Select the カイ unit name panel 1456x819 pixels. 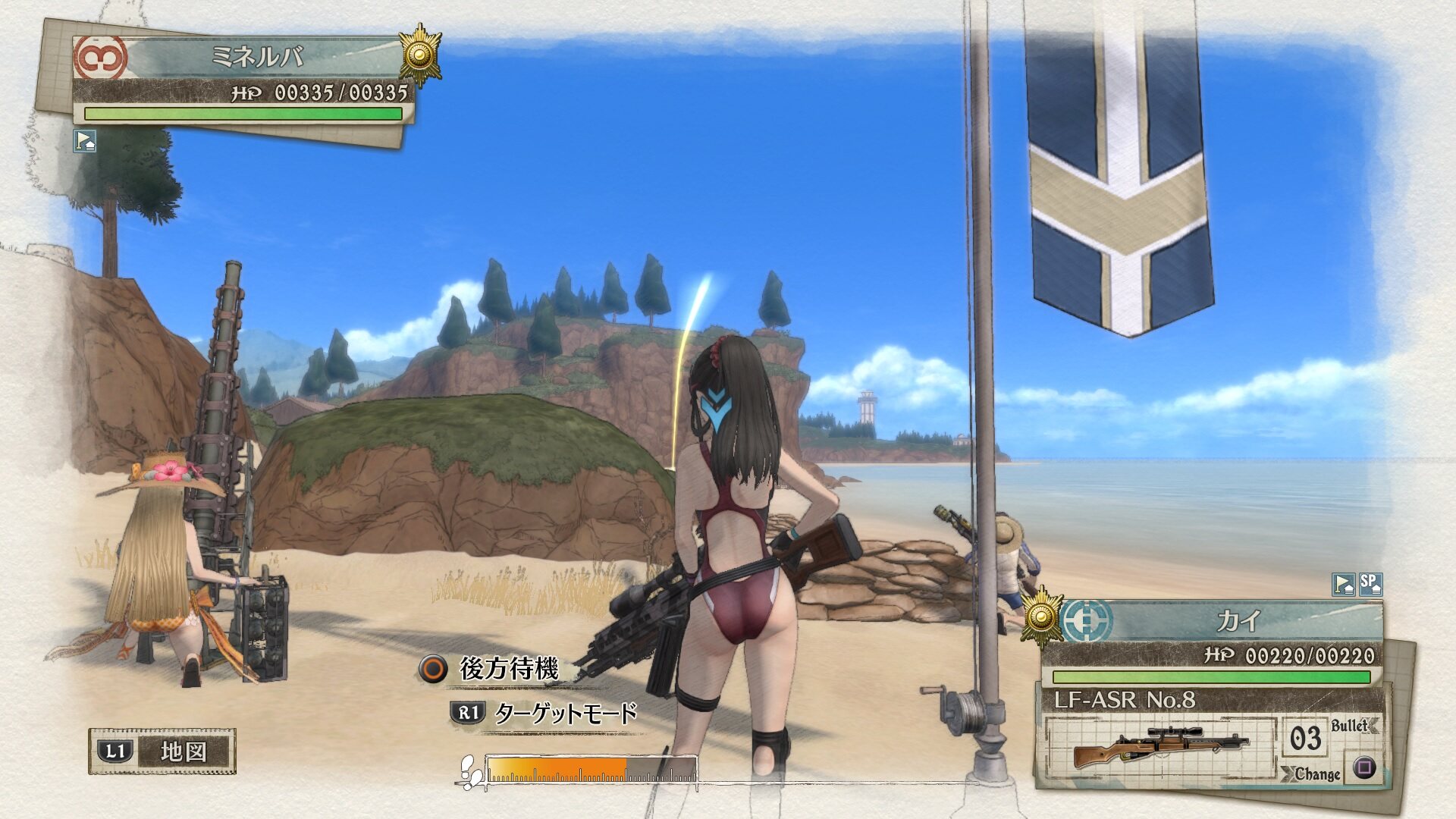[x=1238, y=622]
